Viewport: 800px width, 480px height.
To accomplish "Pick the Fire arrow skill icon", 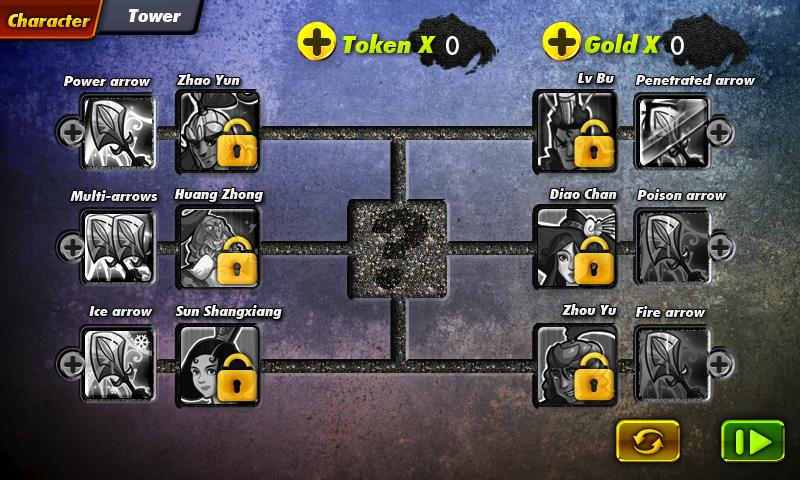I will [672, 364].
